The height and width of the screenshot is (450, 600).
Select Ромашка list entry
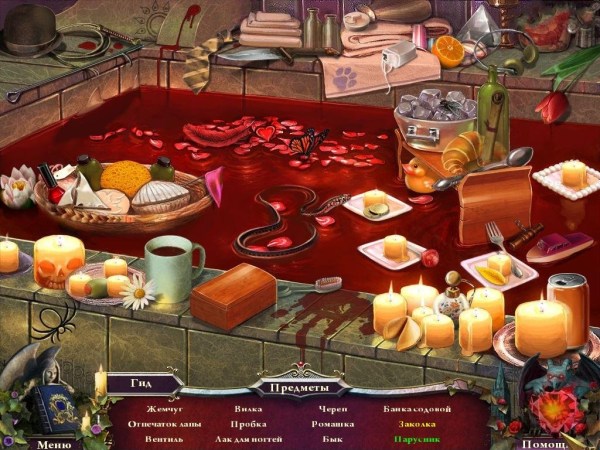(335, 424)
